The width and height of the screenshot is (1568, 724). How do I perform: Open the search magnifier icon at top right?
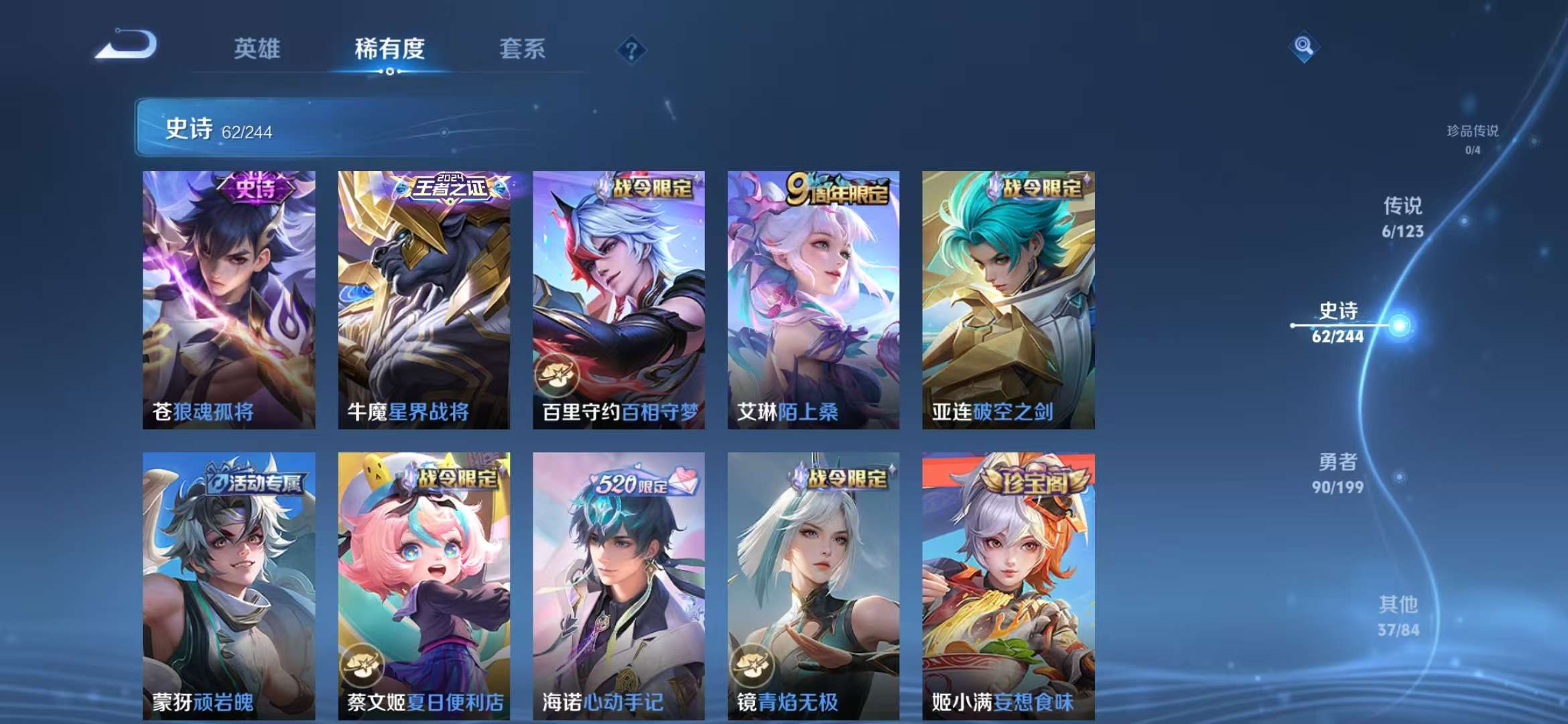1303,46
